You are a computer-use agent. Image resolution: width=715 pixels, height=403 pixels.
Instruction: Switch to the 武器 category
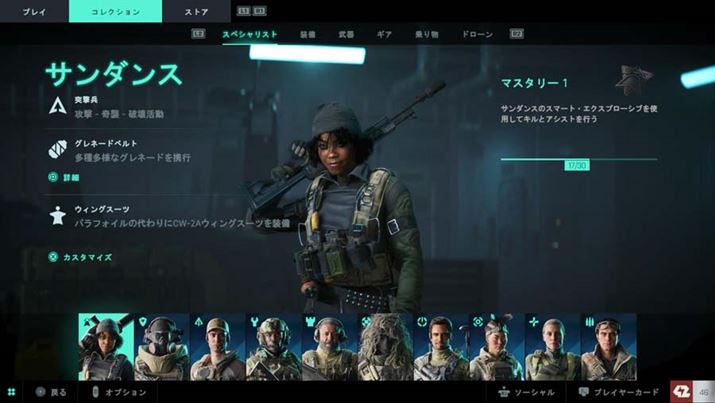tap(346, 34)
